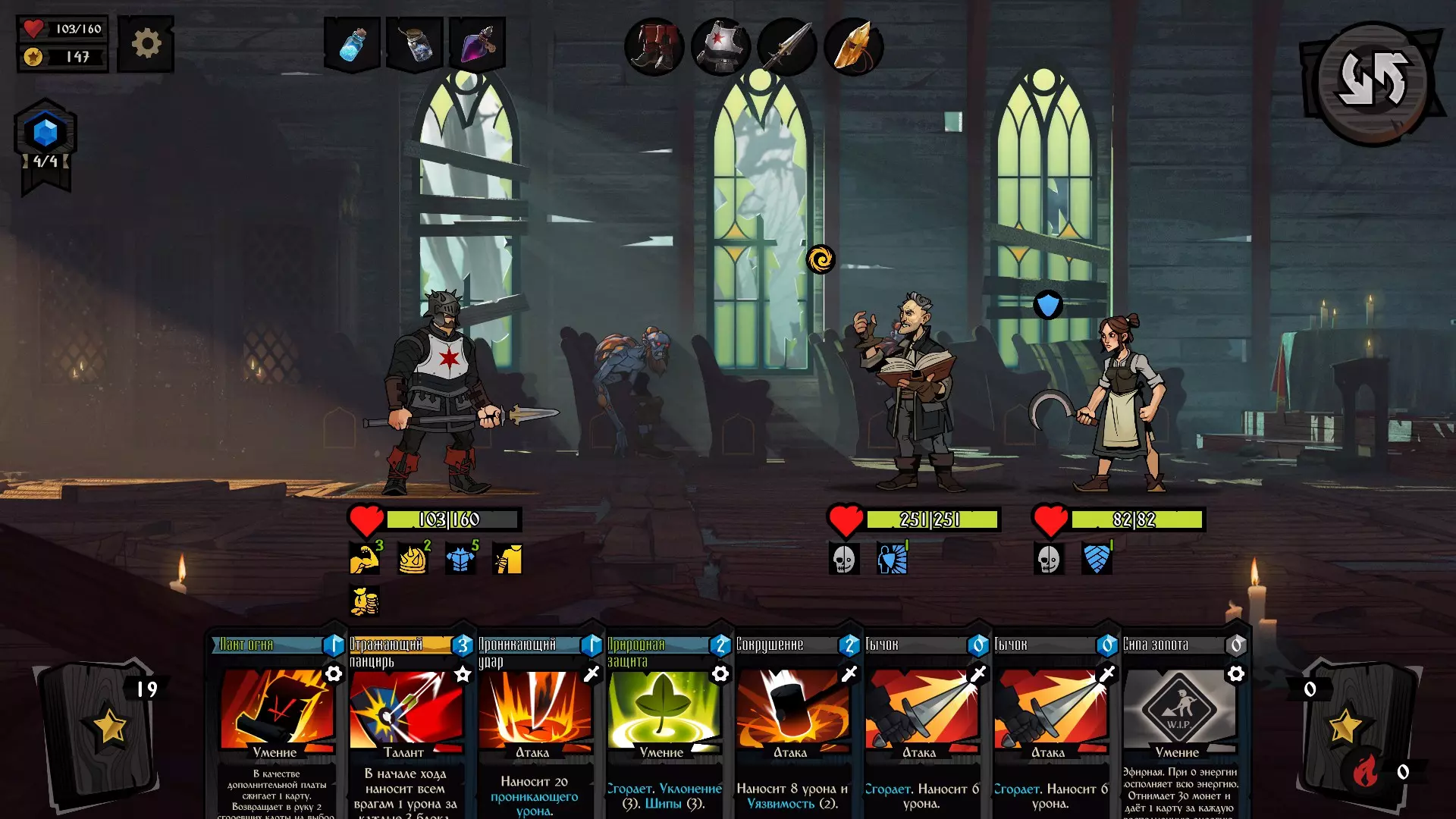Inspect the flexing arm strength buff
1456x819 pixels.
(x=364, y=559)
